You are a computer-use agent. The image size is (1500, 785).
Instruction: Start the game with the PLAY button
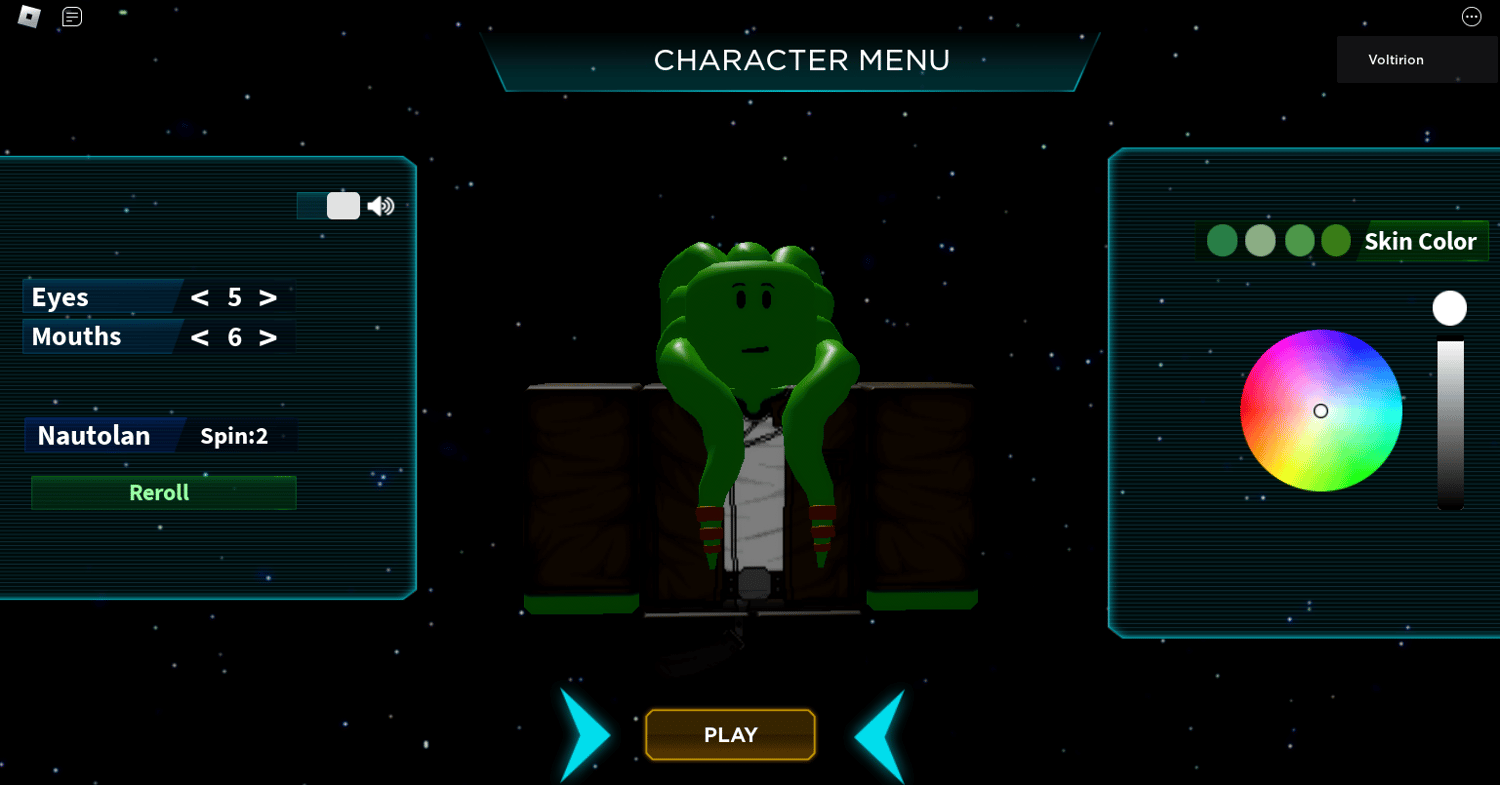coord(730,735)
